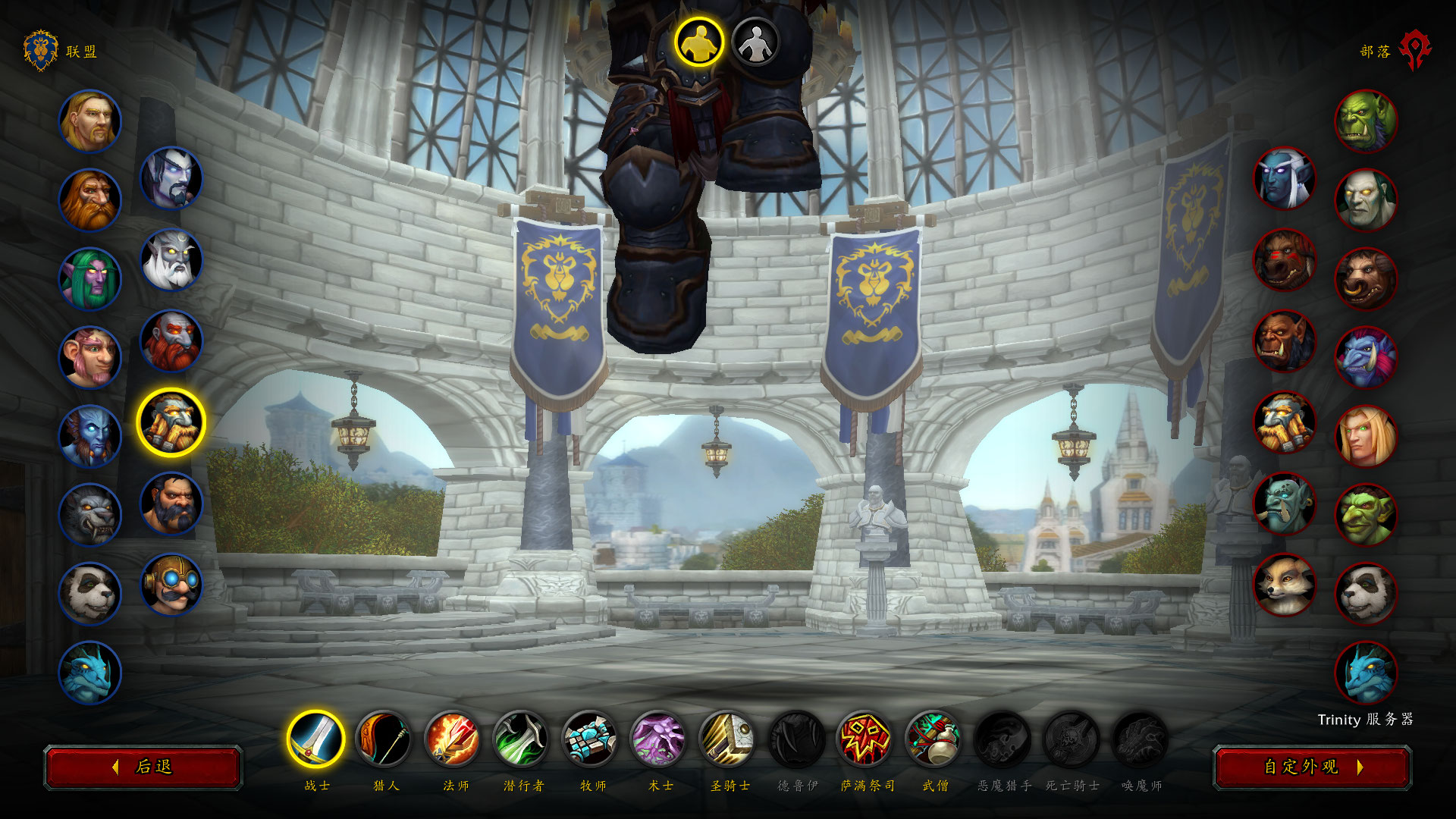Image resolution: width=1456 pixels, height=819 pixels.
Task: Click the 后退 back button
Action: pos(143,767)
